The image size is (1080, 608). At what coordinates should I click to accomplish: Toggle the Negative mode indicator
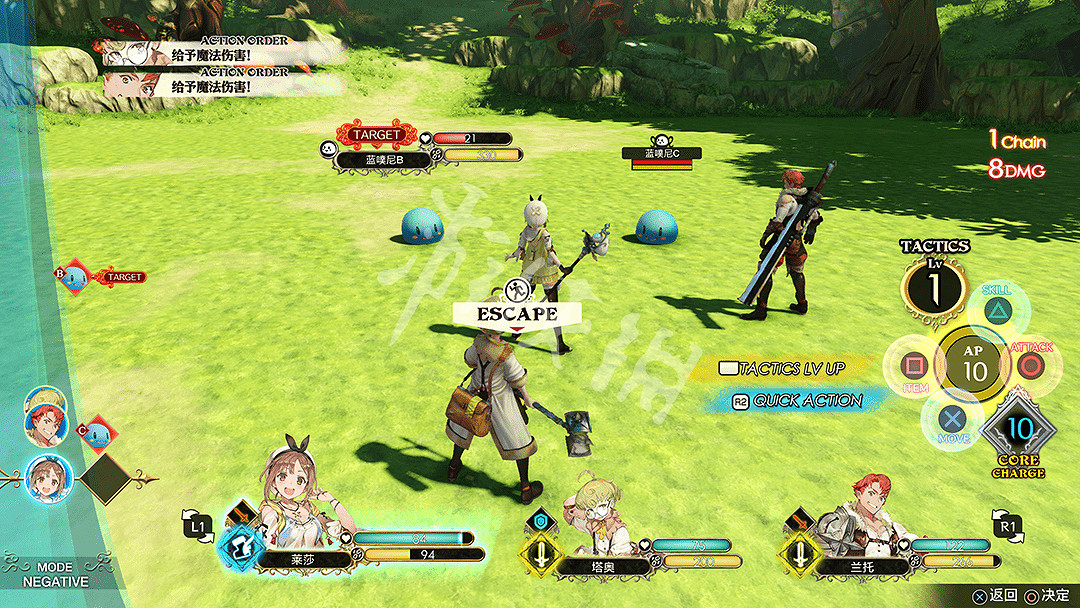(55, 574)
